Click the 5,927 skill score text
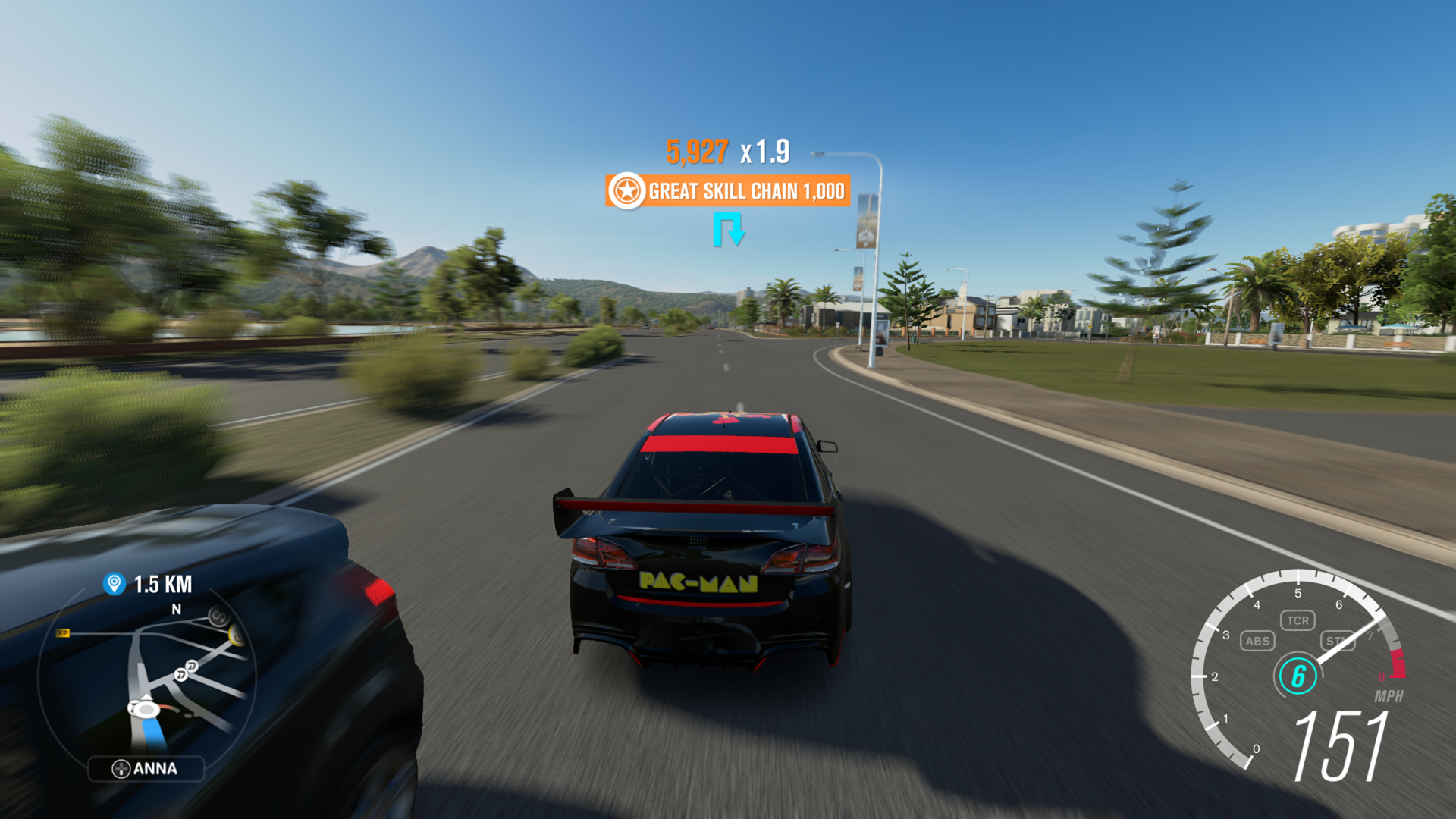 pos(698,152)
